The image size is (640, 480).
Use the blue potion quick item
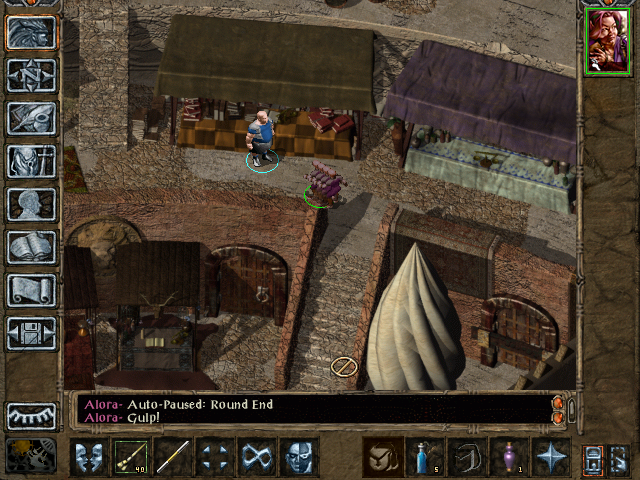coord(424,457)
